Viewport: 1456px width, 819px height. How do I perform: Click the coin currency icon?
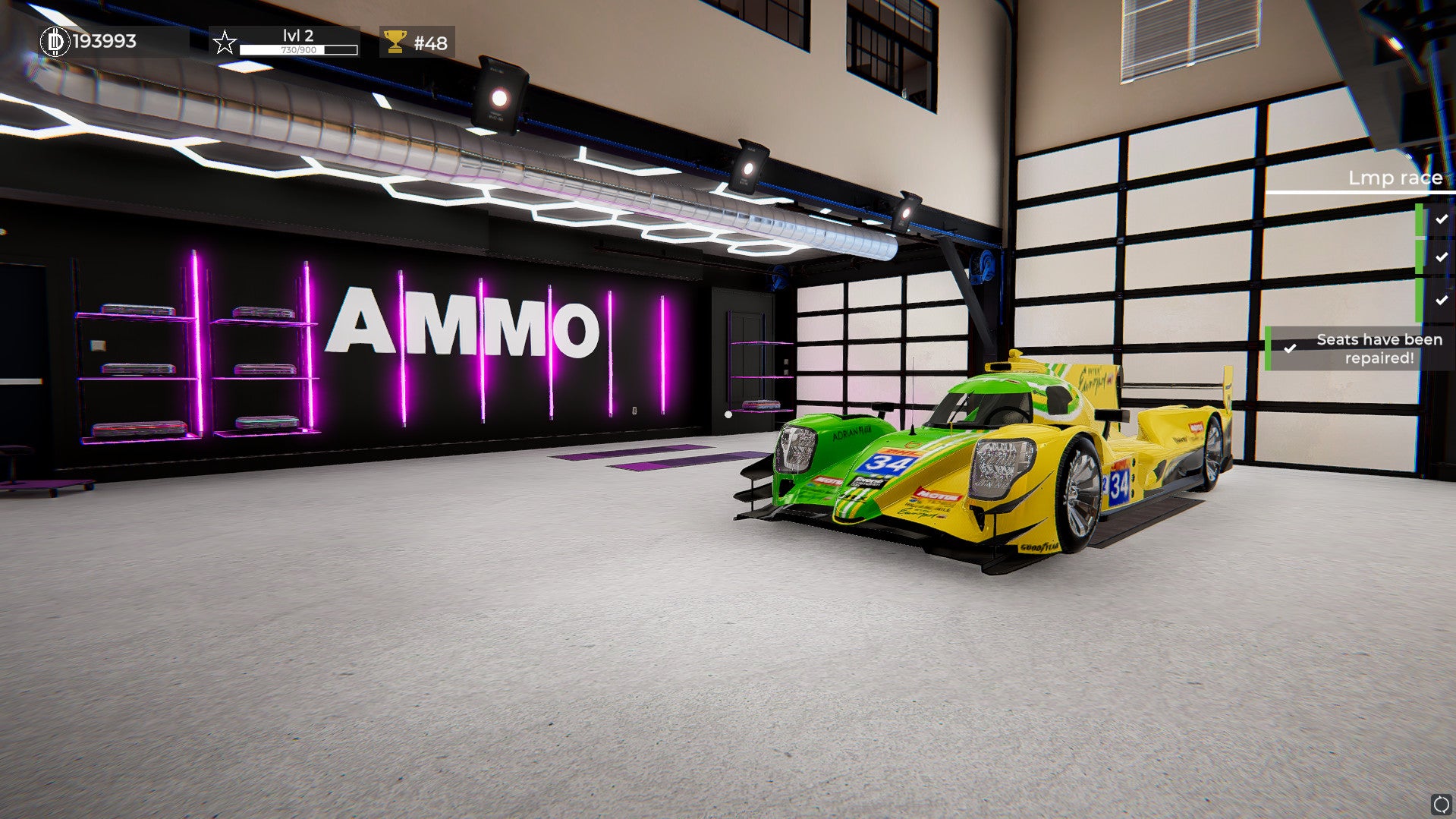click(54, 42)
